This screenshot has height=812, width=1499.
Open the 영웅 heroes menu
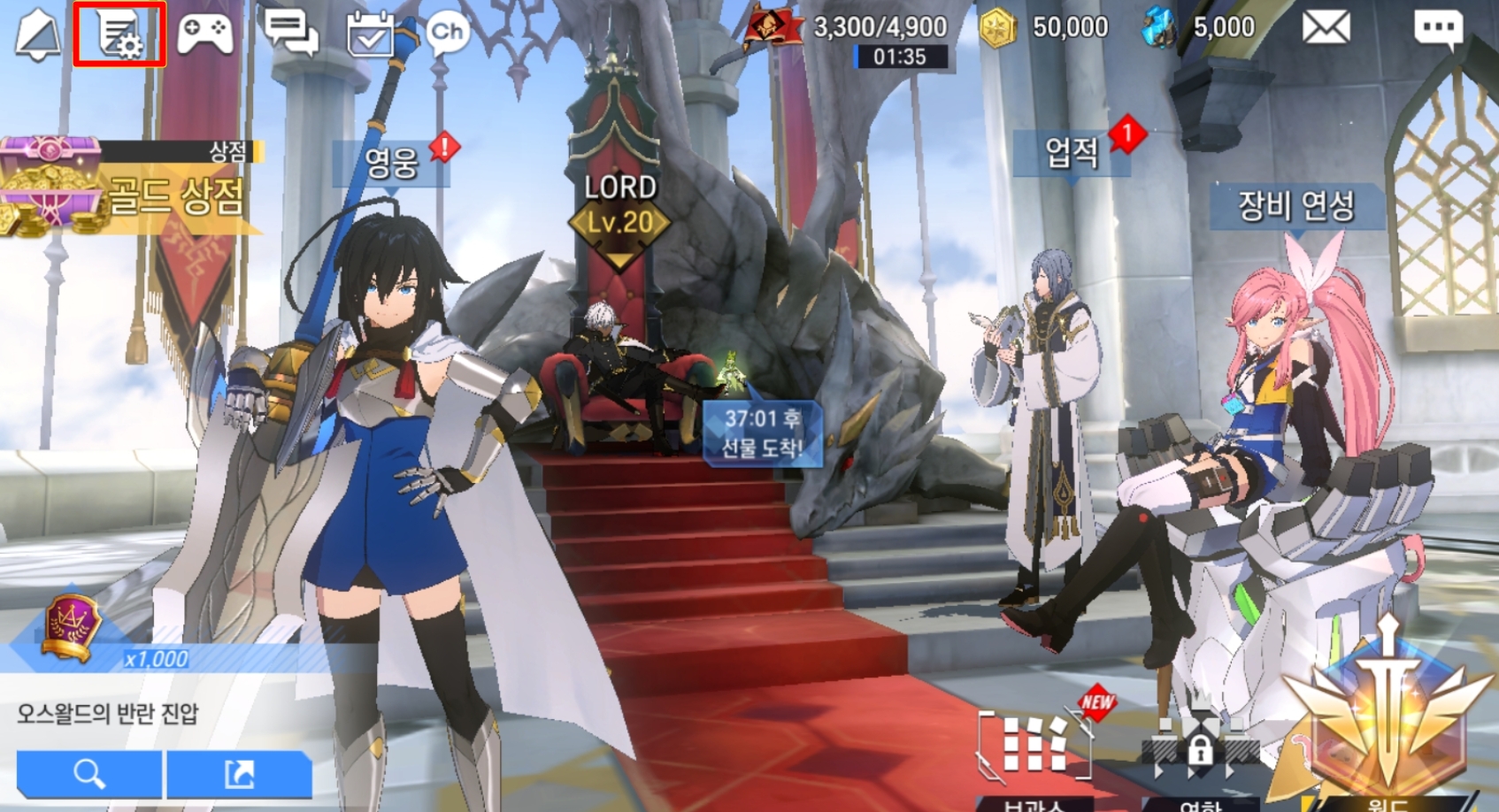[391, 162]
